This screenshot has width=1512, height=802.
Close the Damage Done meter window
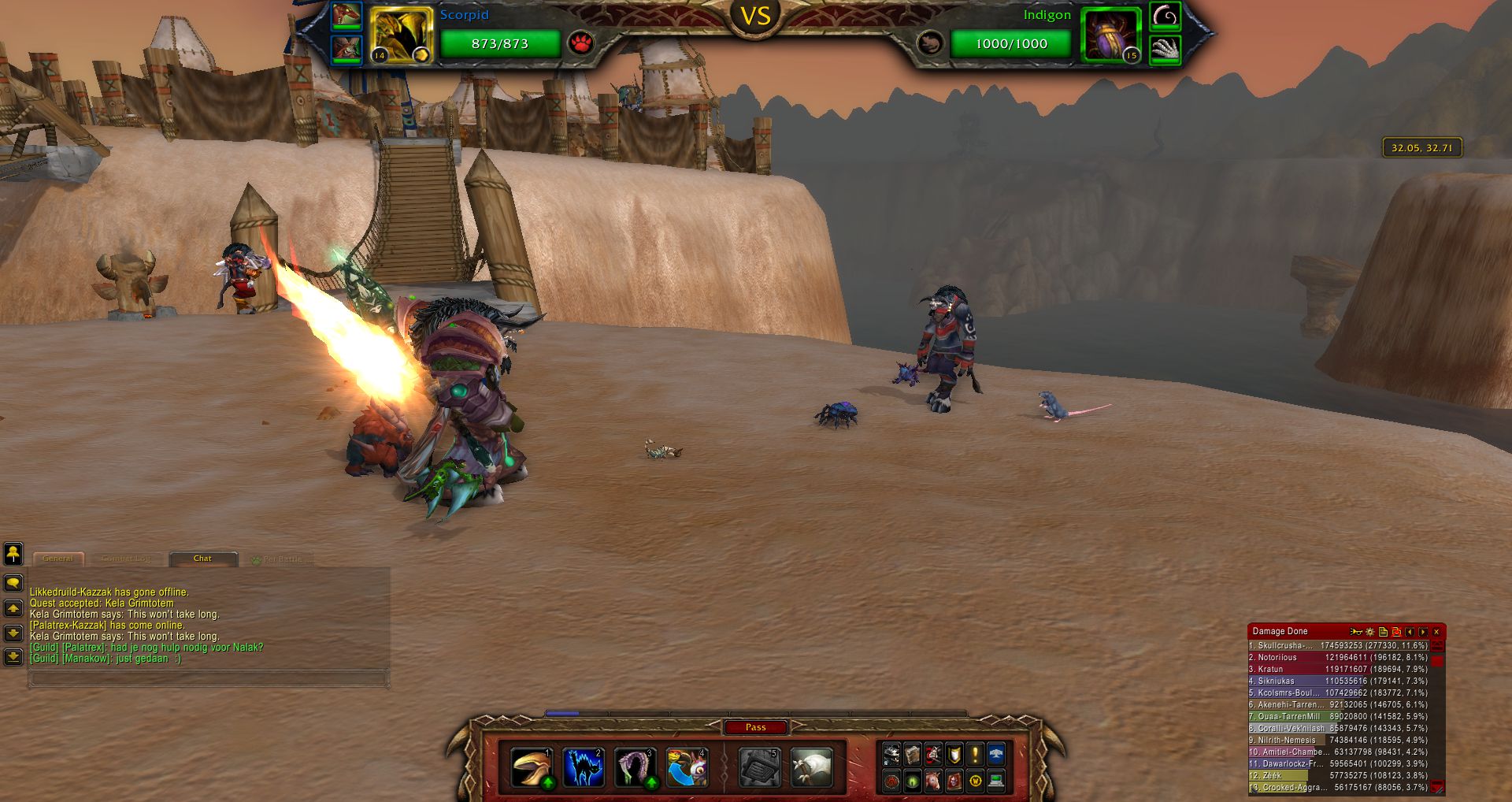[1436, 632]
